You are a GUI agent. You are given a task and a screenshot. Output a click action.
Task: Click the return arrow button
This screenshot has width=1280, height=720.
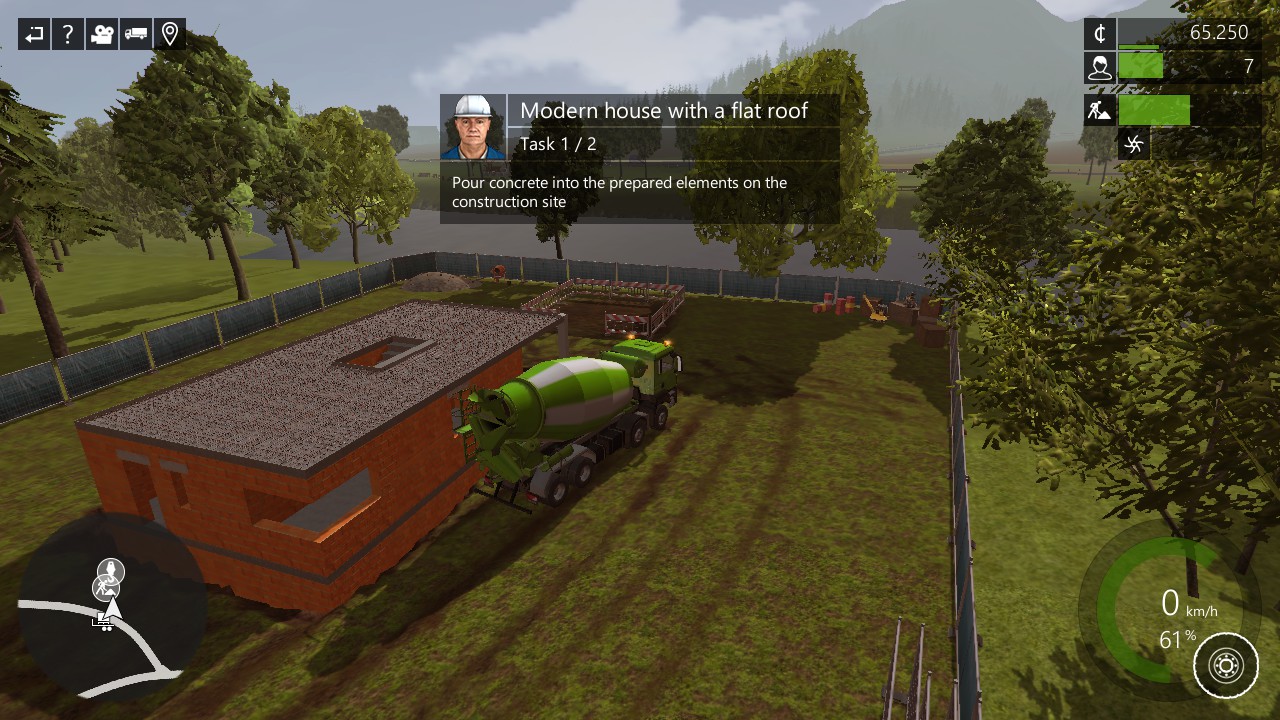coord(34,35)
